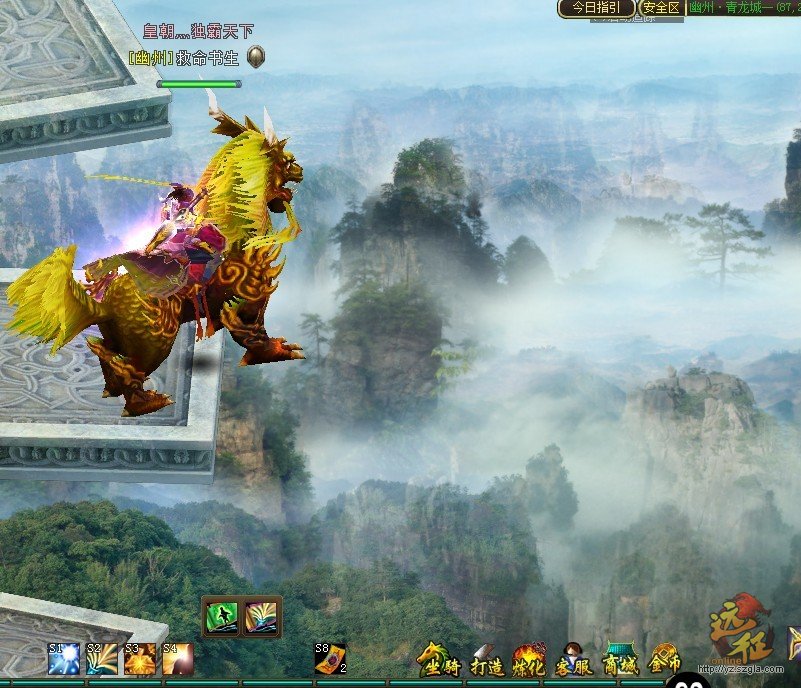Contact 客服 customer service
This screenshot has width=801, height=688.
coord(574,660)
